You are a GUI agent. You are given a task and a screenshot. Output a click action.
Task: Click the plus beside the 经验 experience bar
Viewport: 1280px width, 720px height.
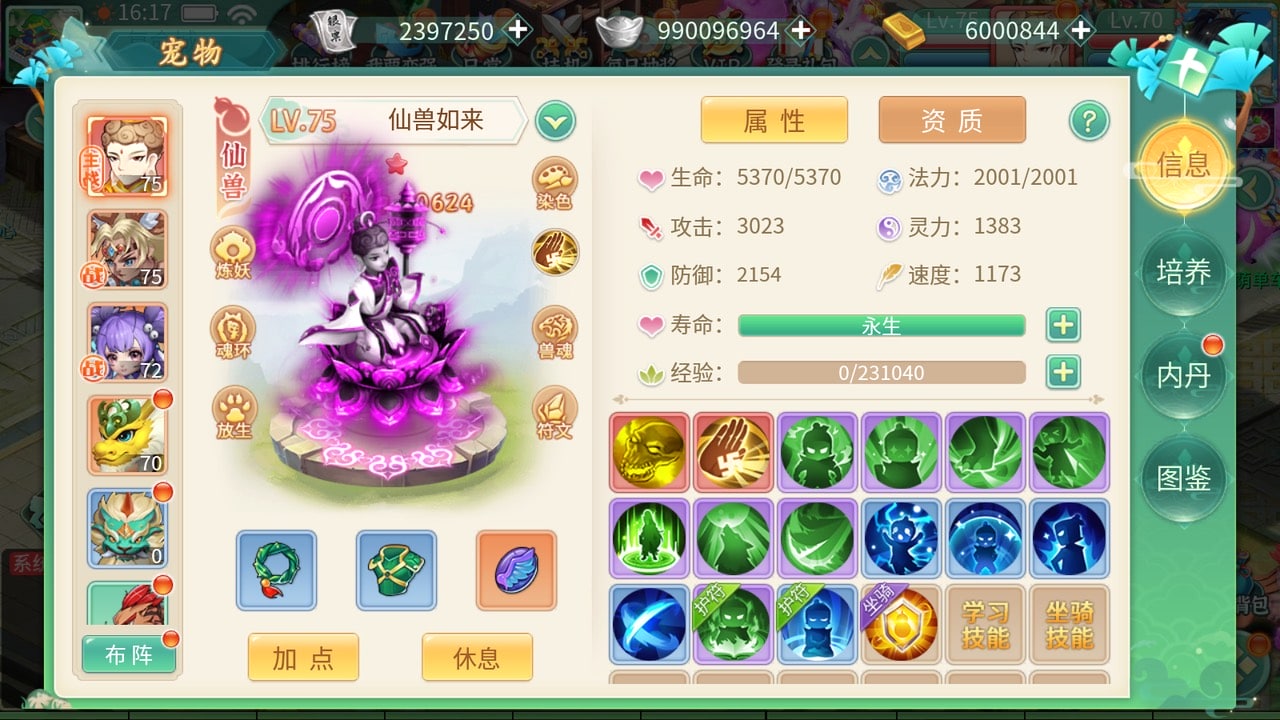coord(1063,372)
